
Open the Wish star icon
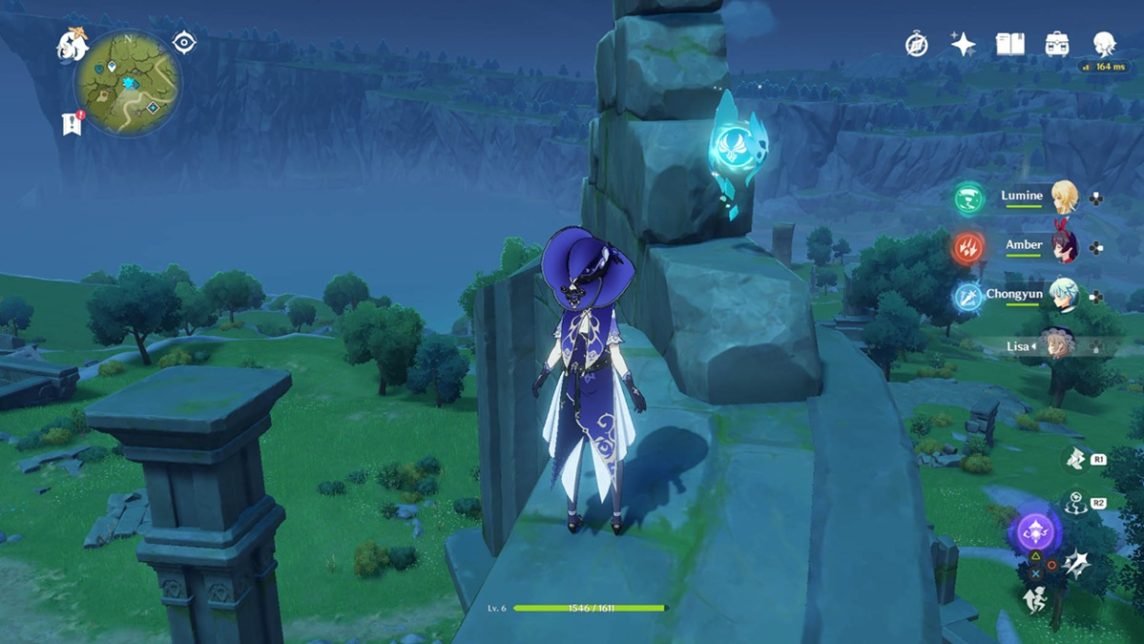pyautogui.click(x=963, y=44)
